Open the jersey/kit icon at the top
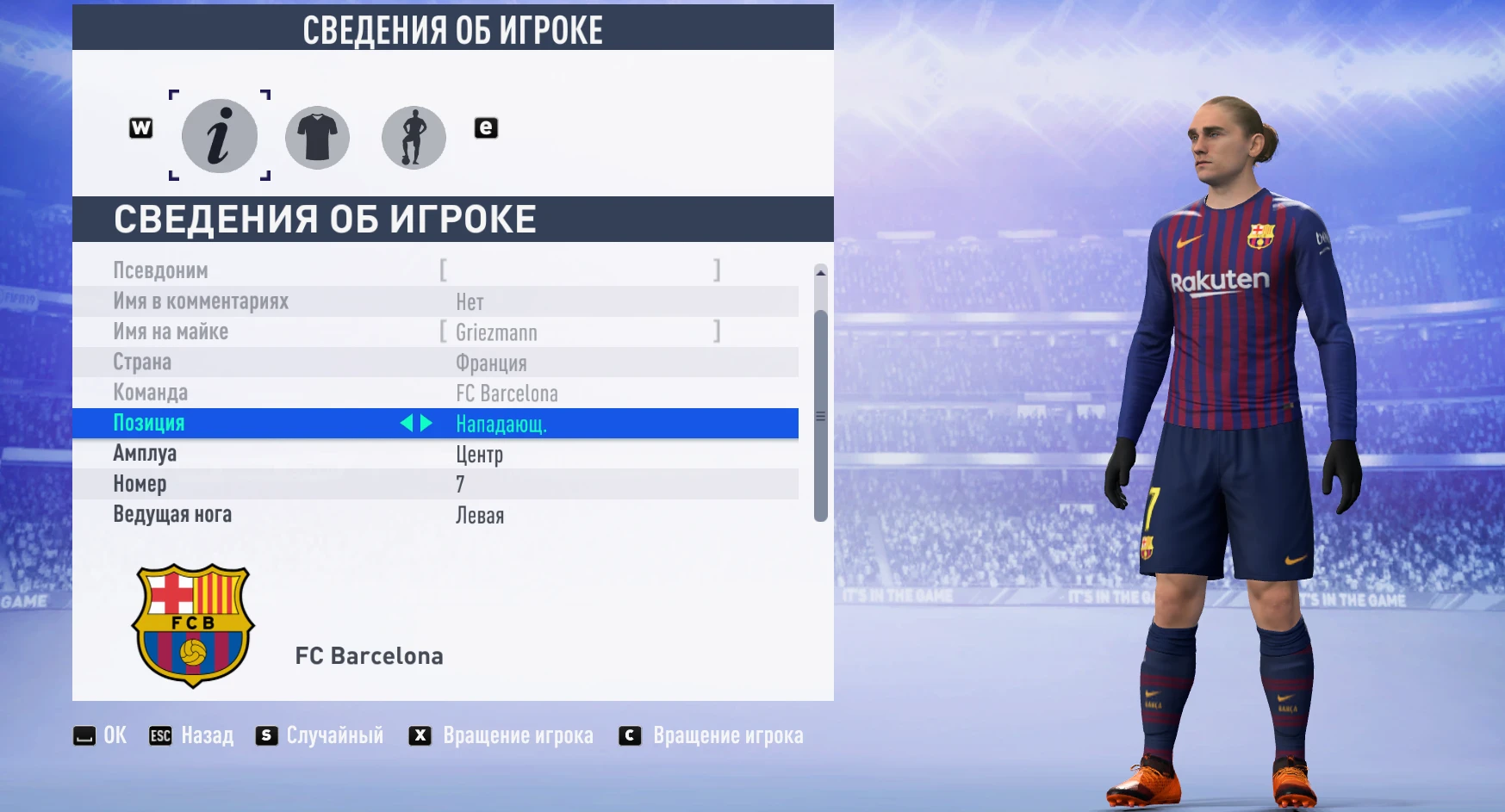1505x812 pixels. pos(317,136)
